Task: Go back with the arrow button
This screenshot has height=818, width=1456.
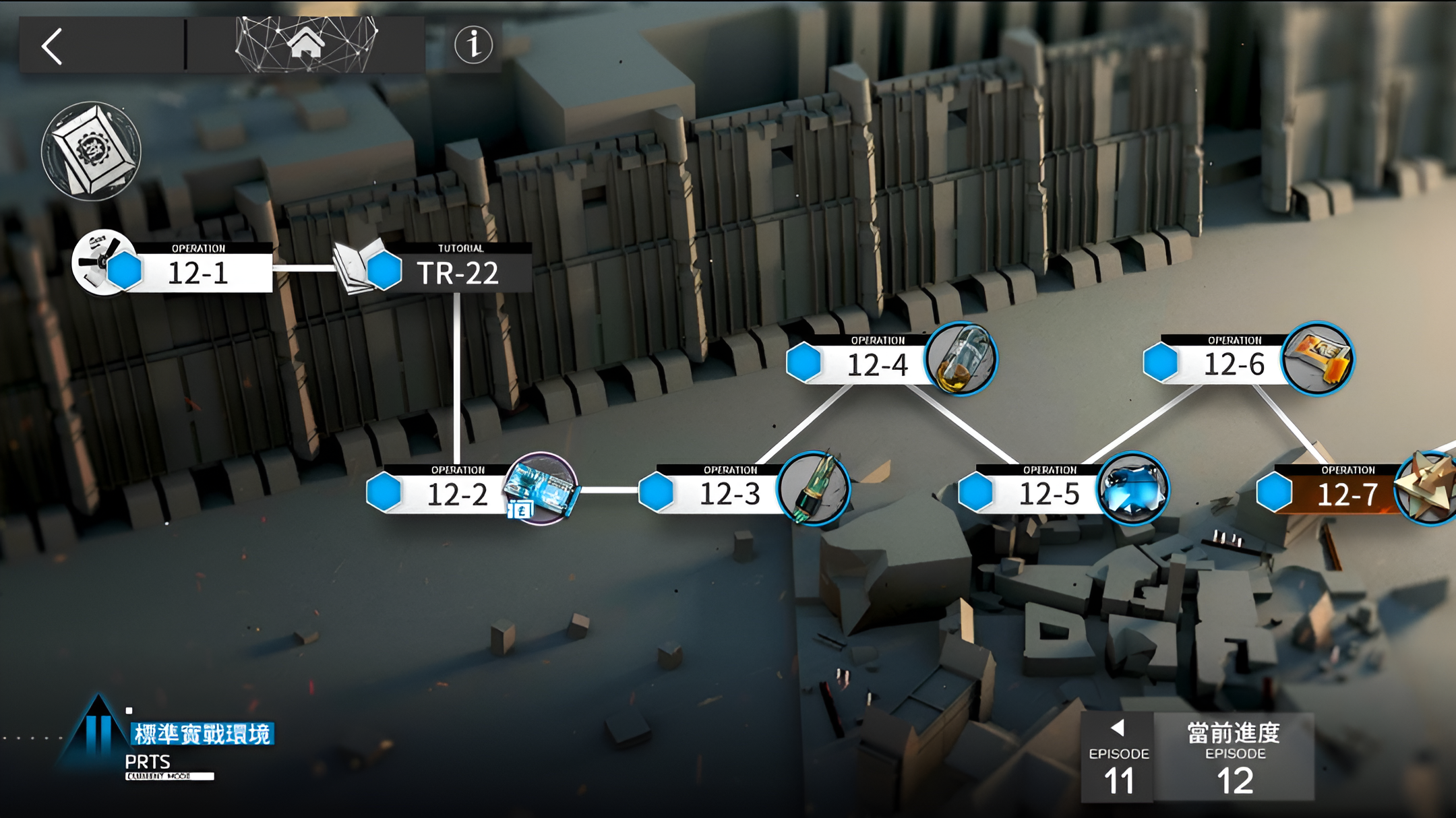Action: tap(53, 46)
